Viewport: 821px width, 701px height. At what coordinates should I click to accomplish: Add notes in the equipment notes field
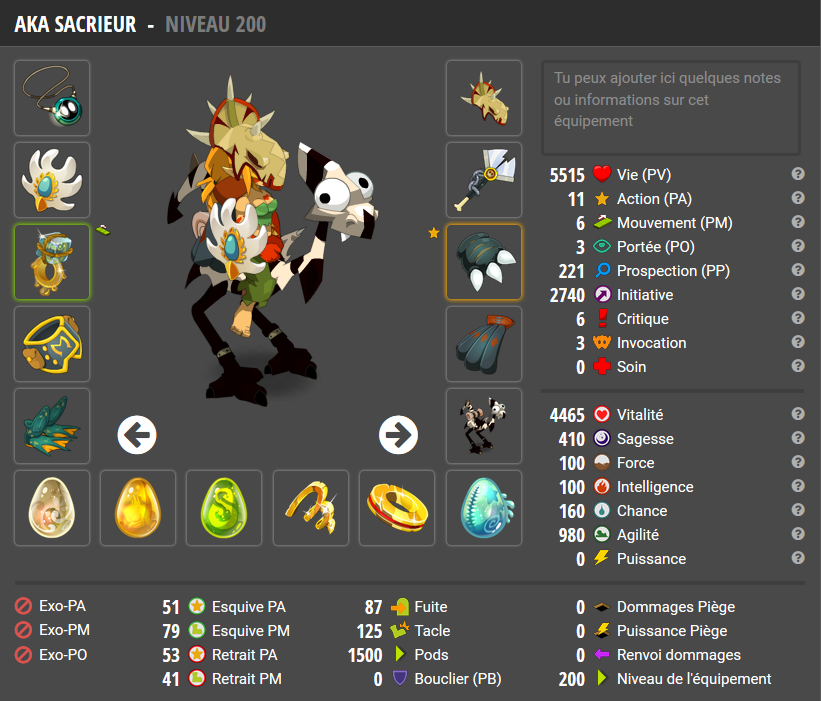tap(671, 106)
